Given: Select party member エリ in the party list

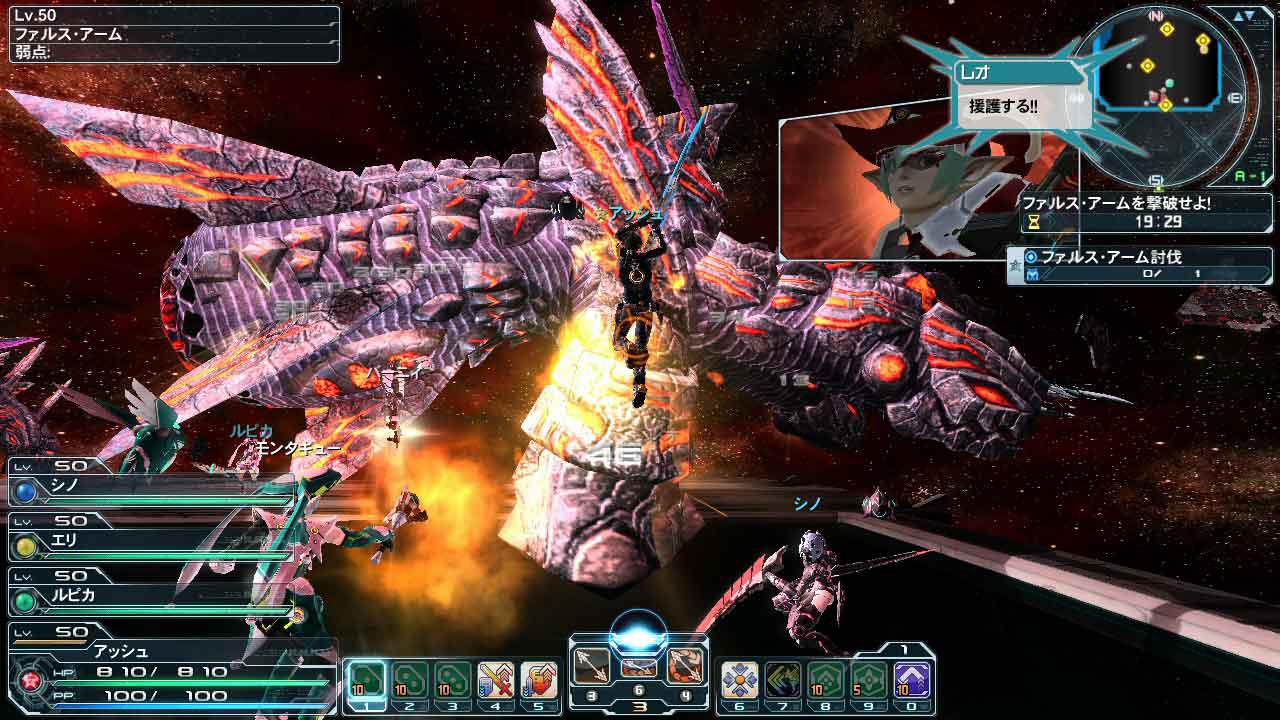Looking at the screenshot, I should click(150, 545).
